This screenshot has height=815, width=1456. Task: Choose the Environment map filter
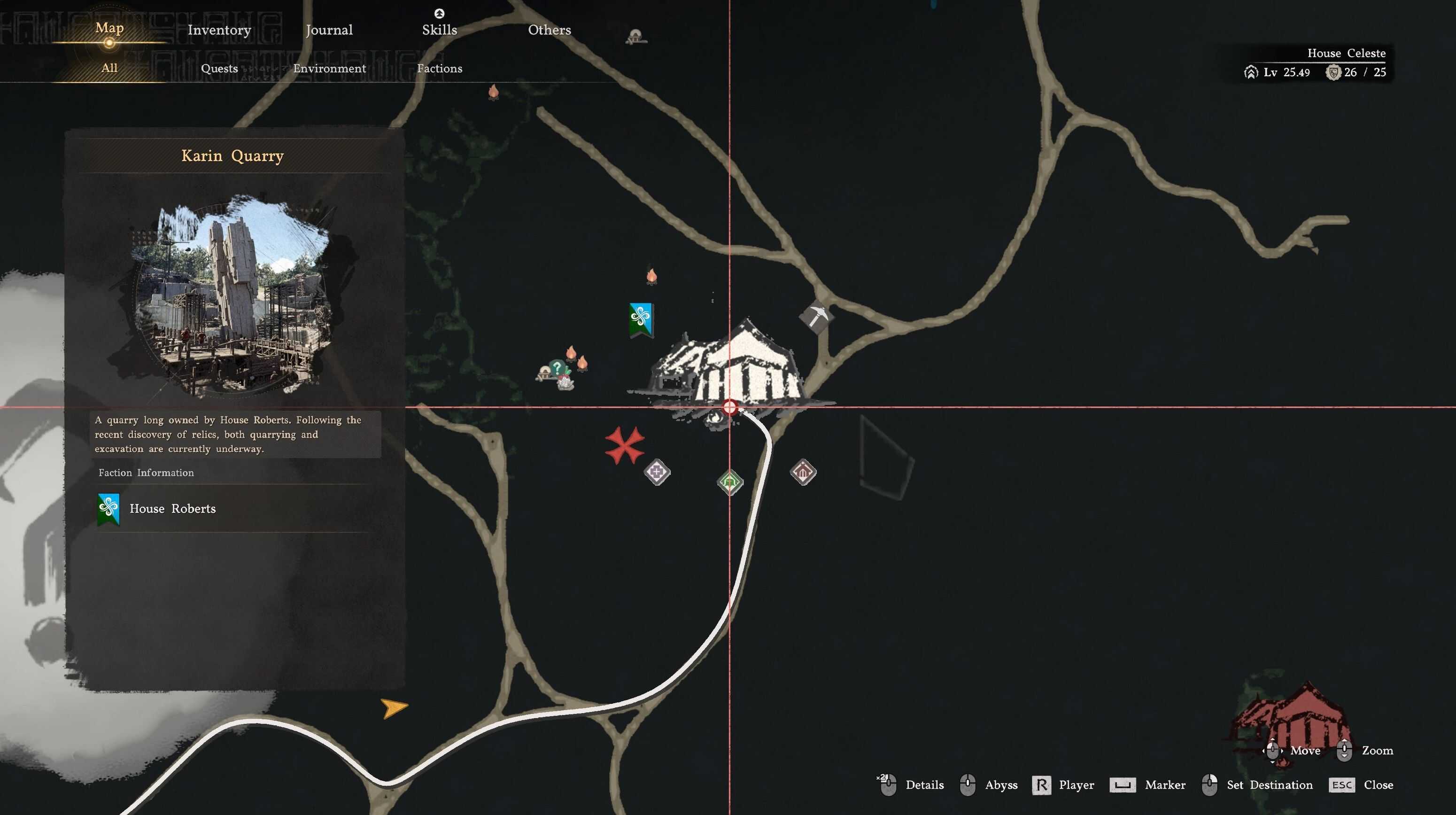pyautogui.click(x=330, y=69)
